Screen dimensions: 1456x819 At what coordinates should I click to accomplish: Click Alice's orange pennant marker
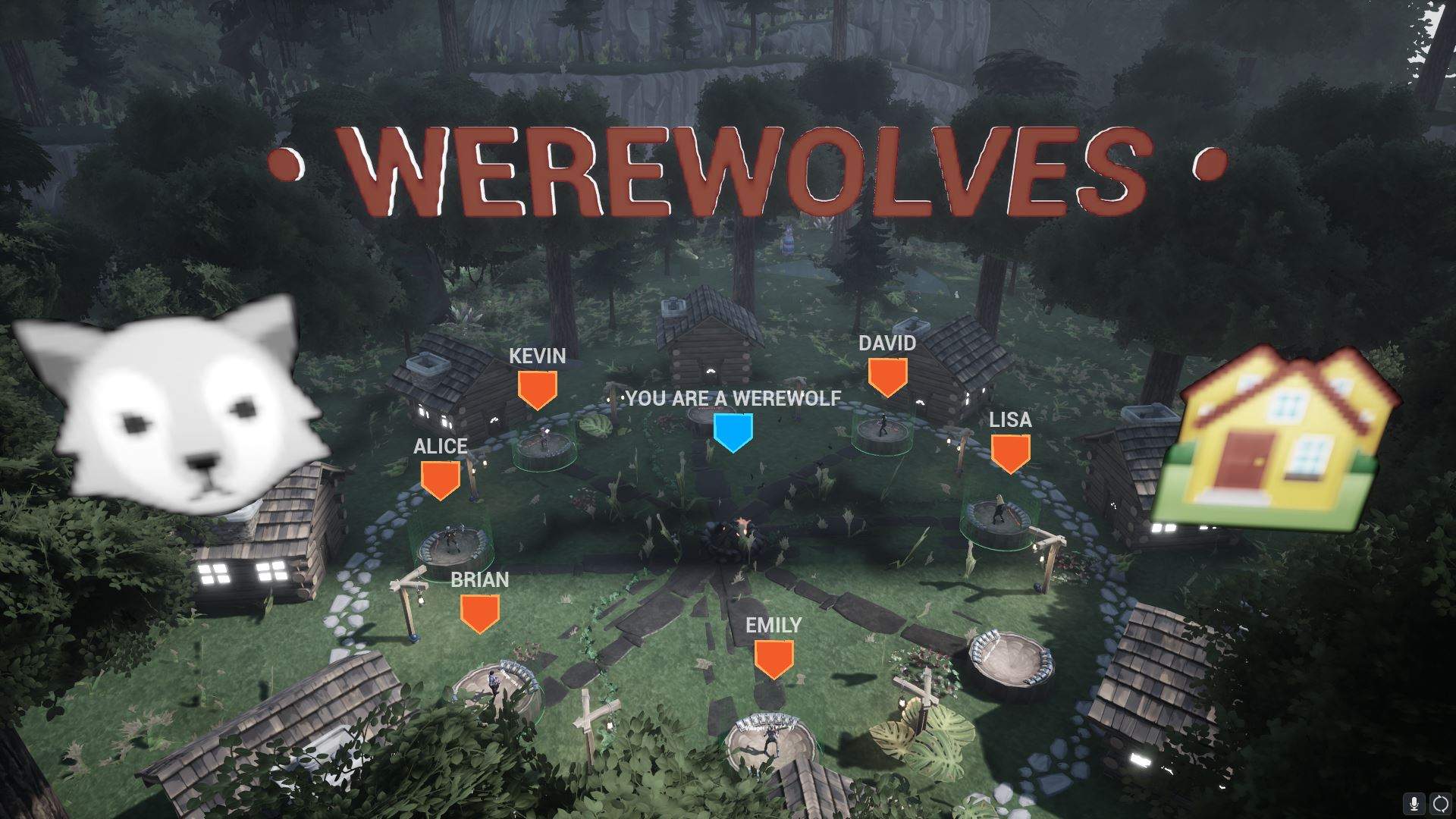pyautogui.click(x=440, y=478)
